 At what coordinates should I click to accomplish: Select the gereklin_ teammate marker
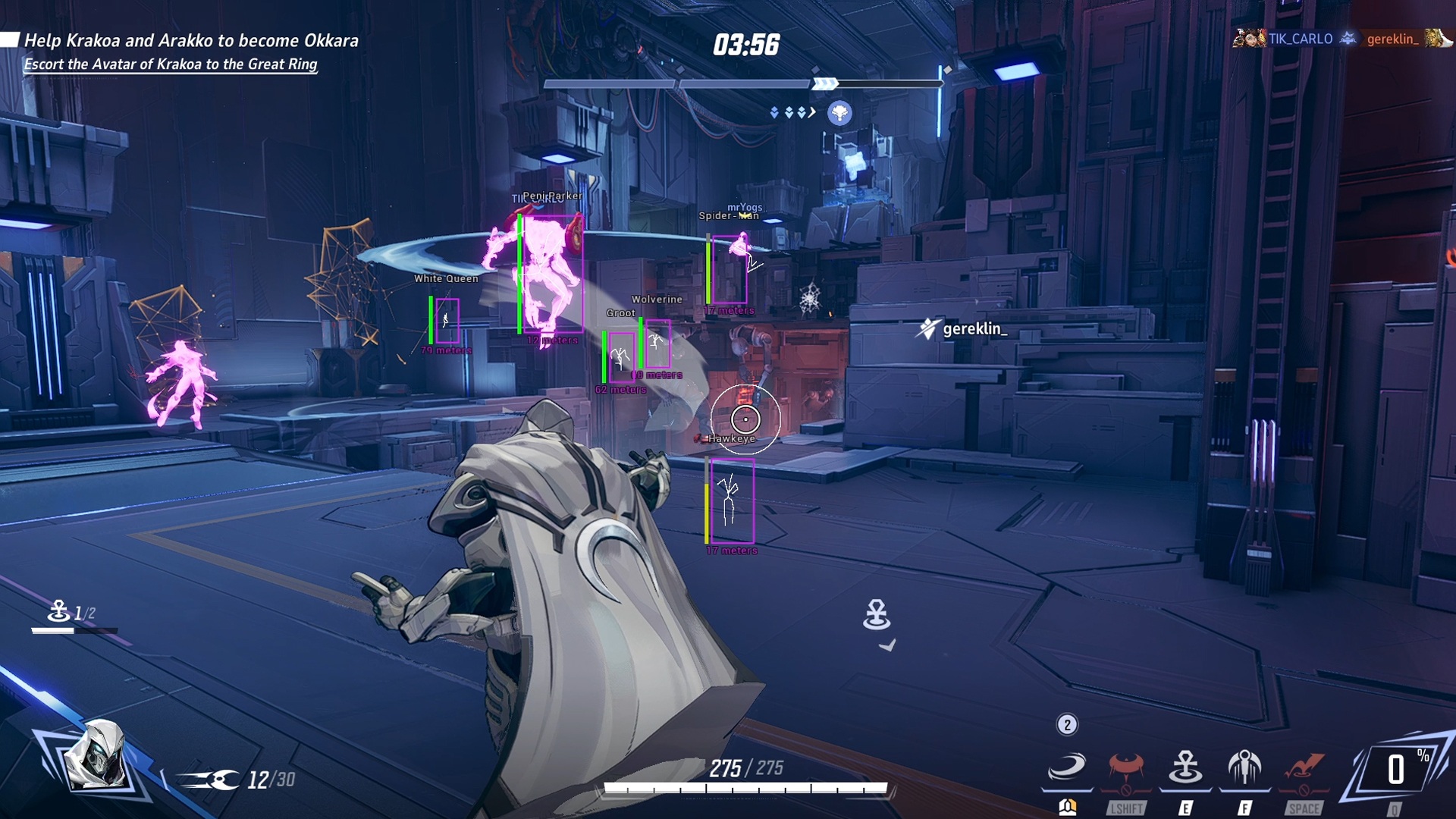coord(963,329)
